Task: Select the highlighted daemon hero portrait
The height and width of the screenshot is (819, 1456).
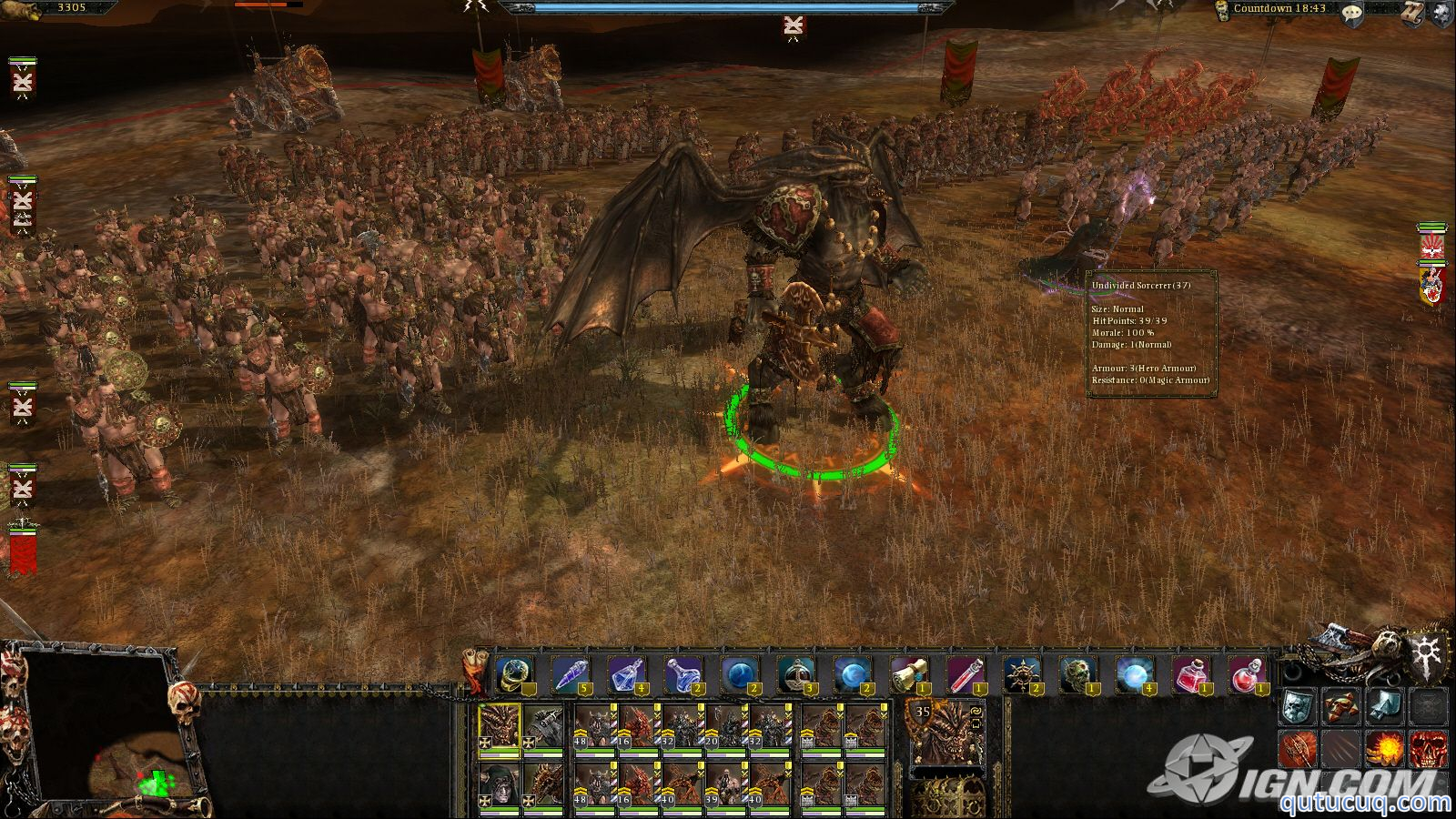Action: tap(500, 727)
